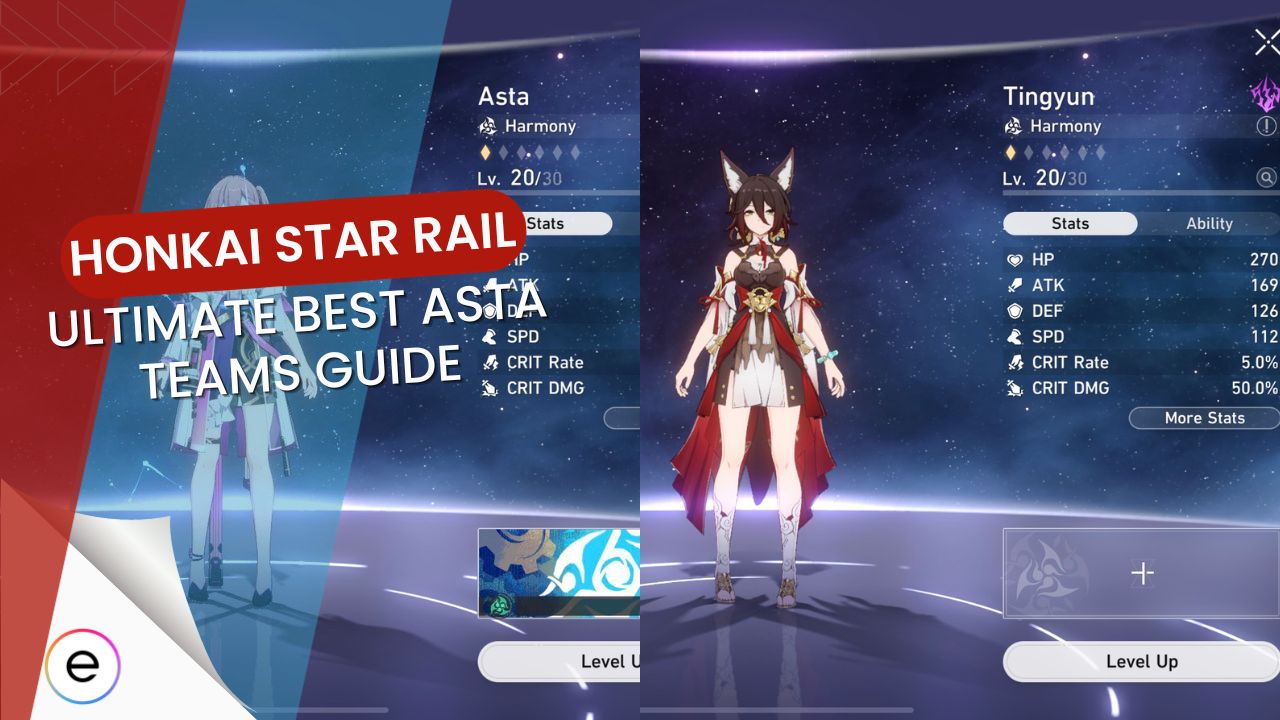Select the SPD stat icon
1280x720 pixels.
click(x=1017, y=337)
